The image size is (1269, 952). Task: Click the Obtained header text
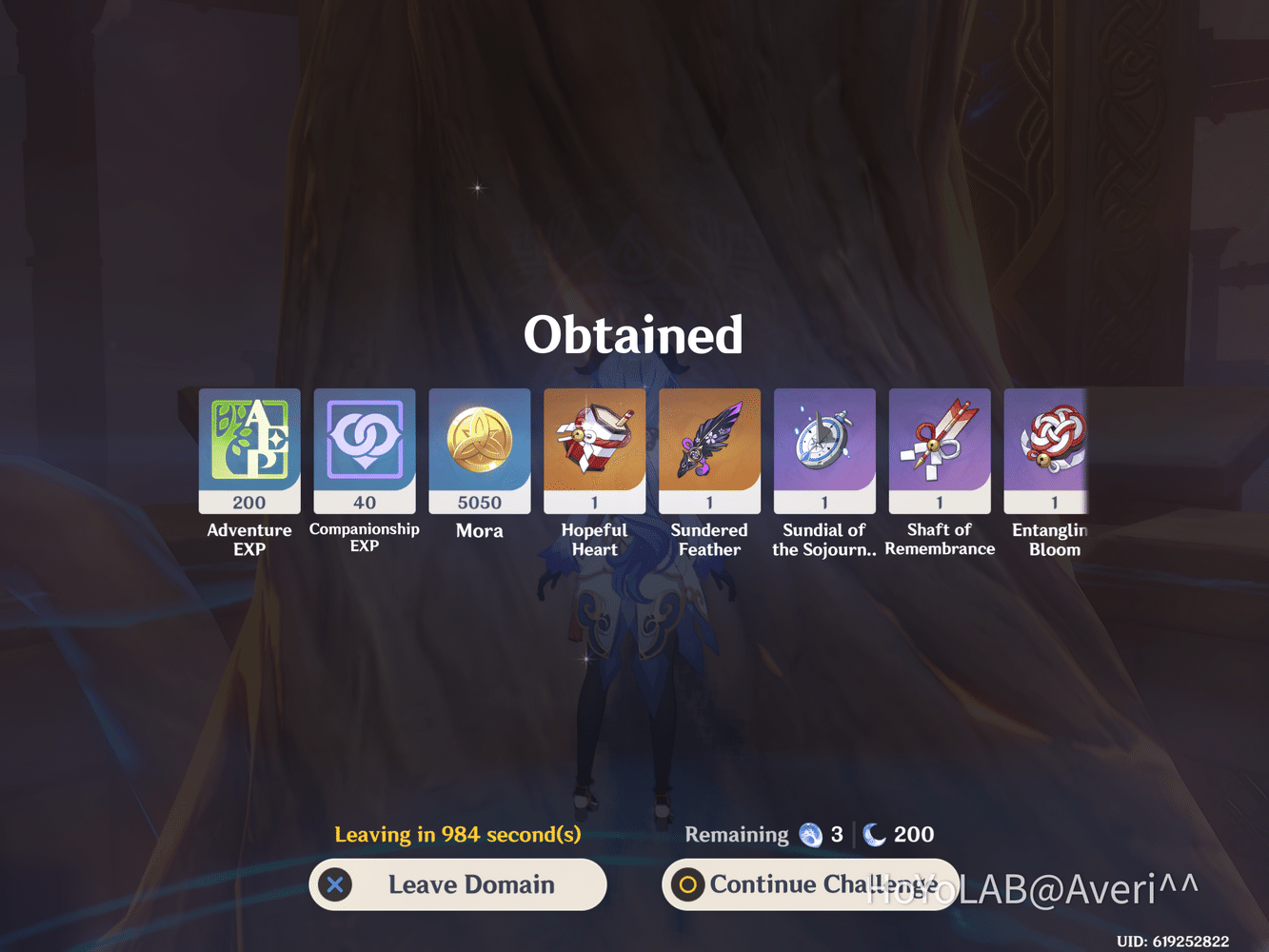pos(633,334)
